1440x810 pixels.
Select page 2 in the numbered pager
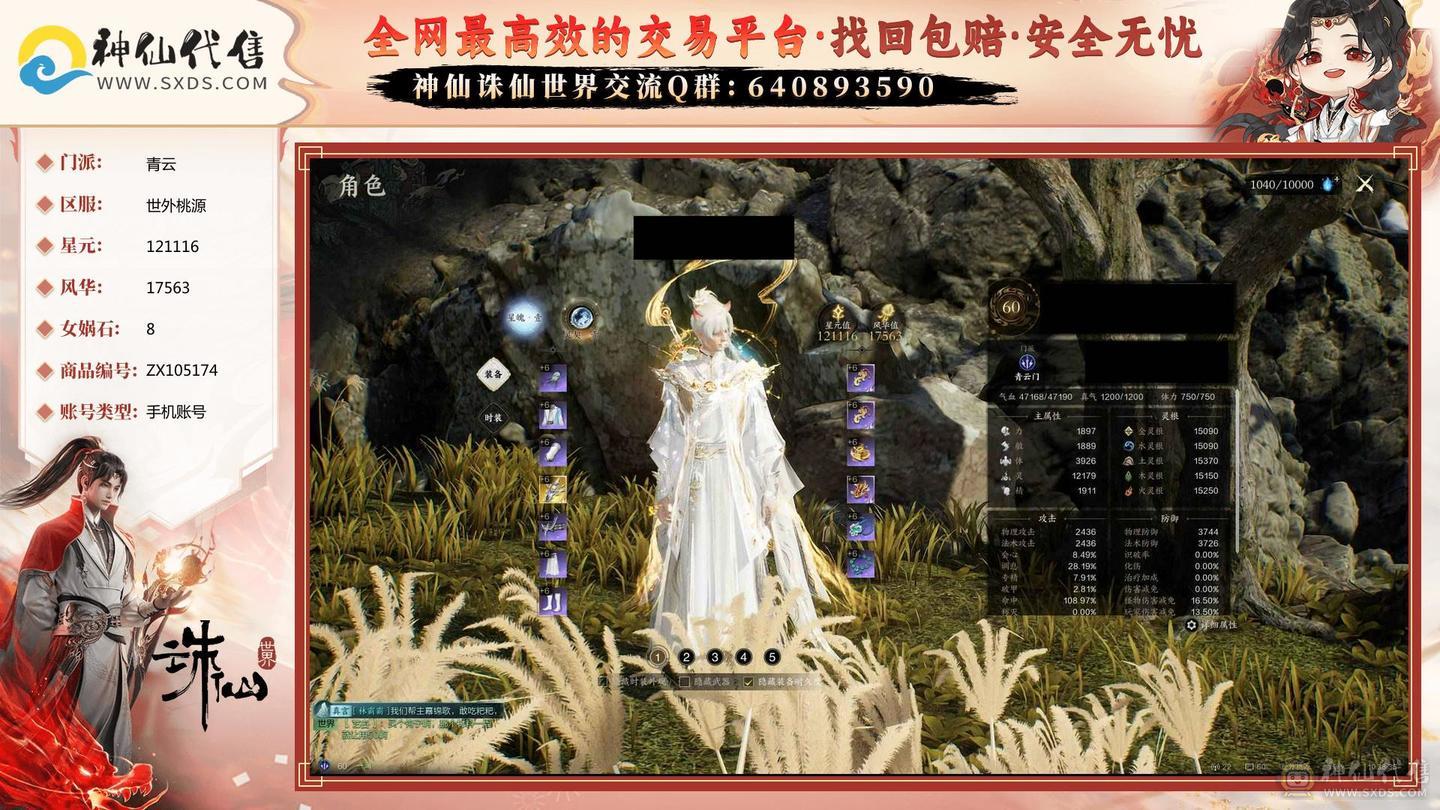686,657
